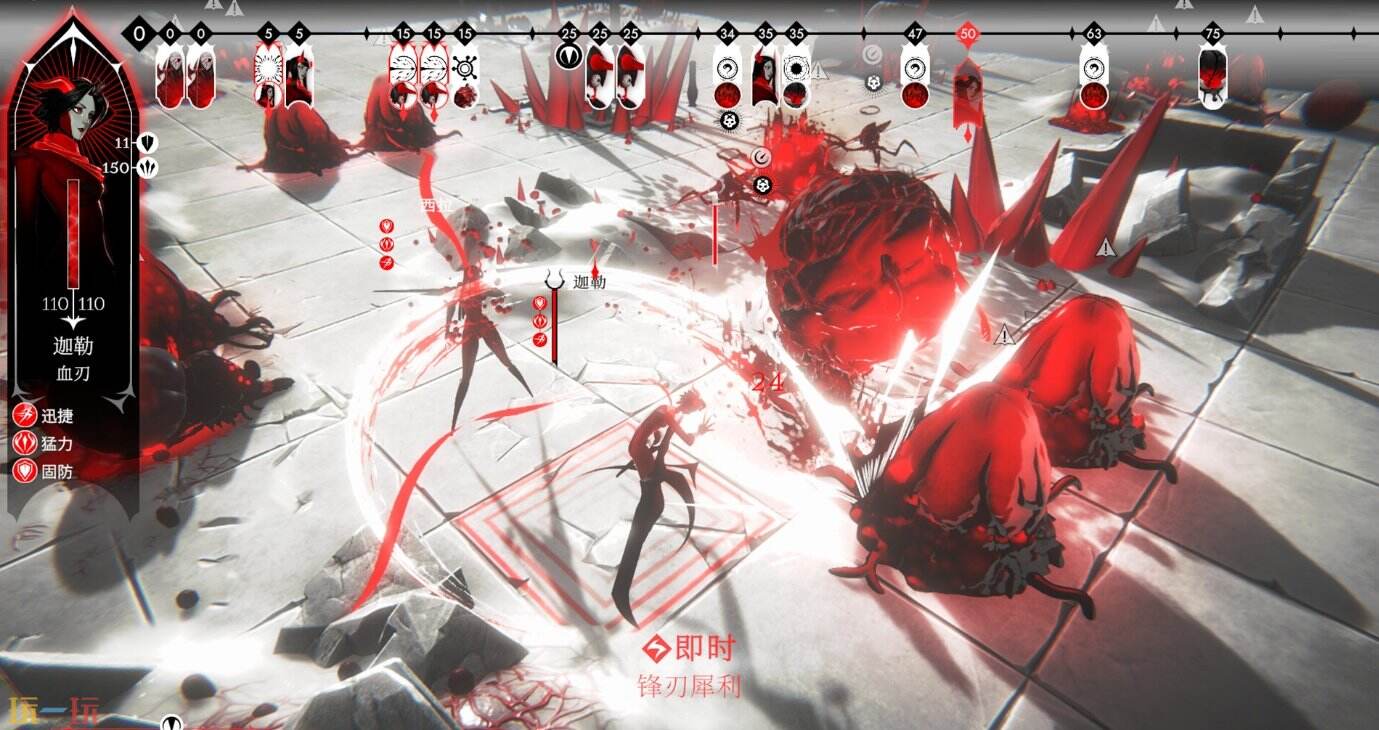
Task: Expand the 0 diamond timeline marker
Action: pyautogui.click(x=137, y=33)
